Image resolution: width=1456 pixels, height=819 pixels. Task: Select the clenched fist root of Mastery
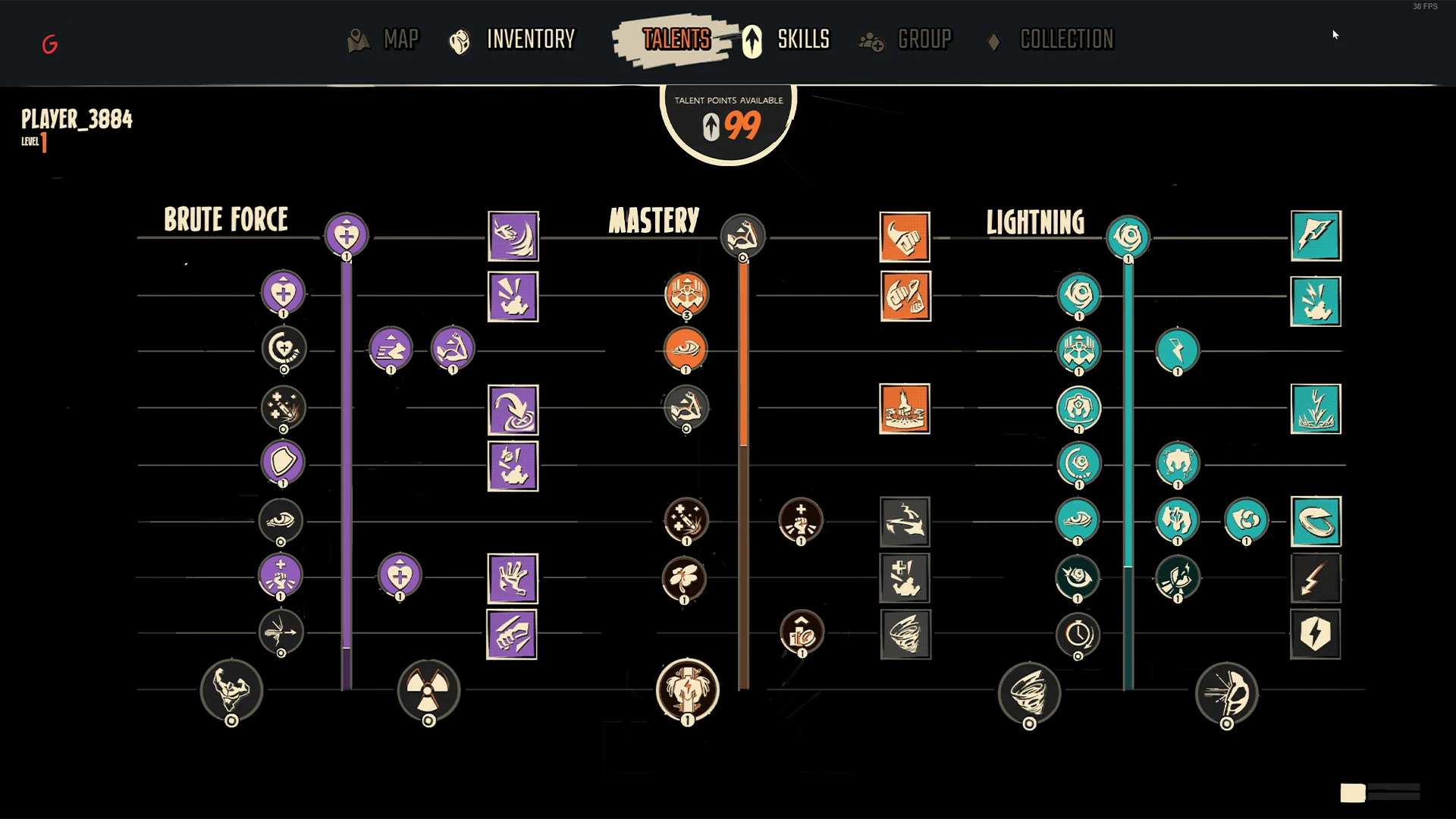point(743,235)
